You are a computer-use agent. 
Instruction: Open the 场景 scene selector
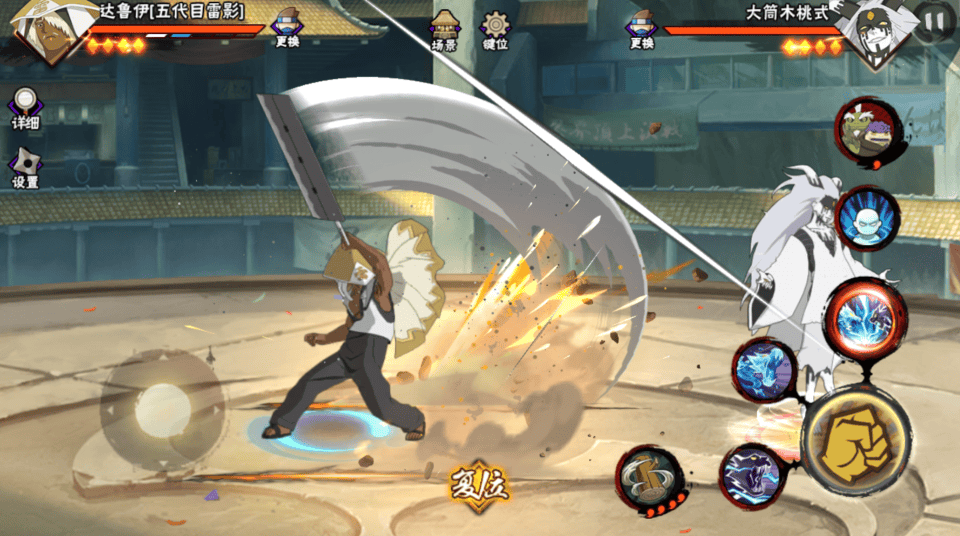(x=444, y=31)
